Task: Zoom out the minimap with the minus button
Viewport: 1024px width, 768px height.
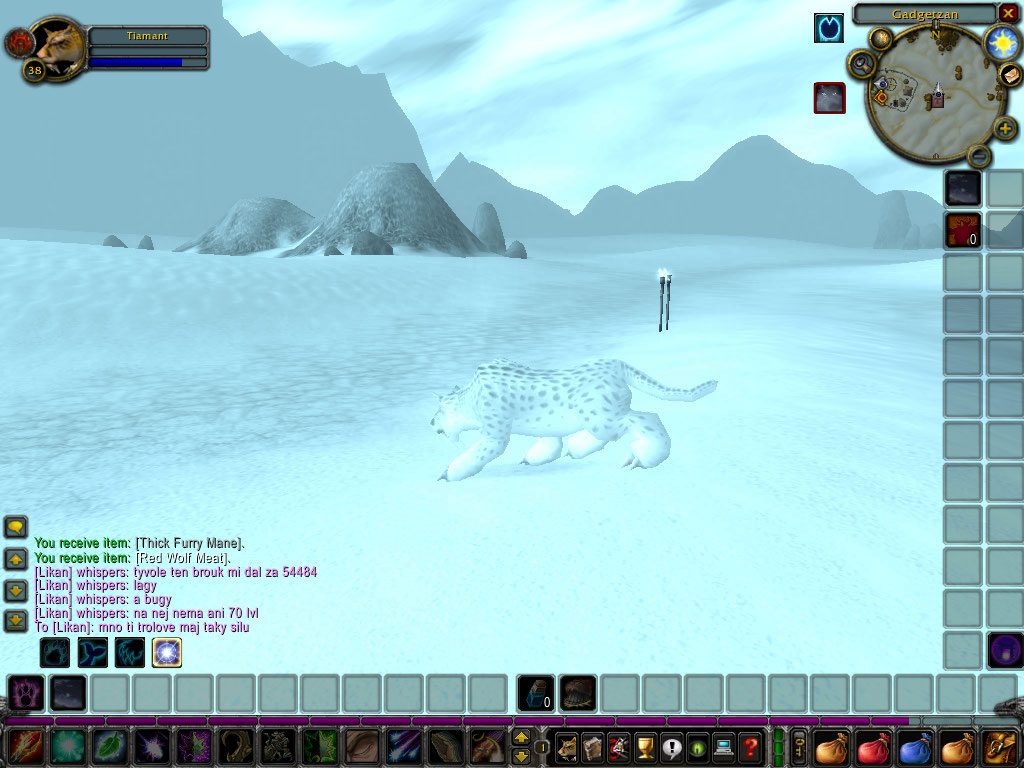Action: click(980, 156)
